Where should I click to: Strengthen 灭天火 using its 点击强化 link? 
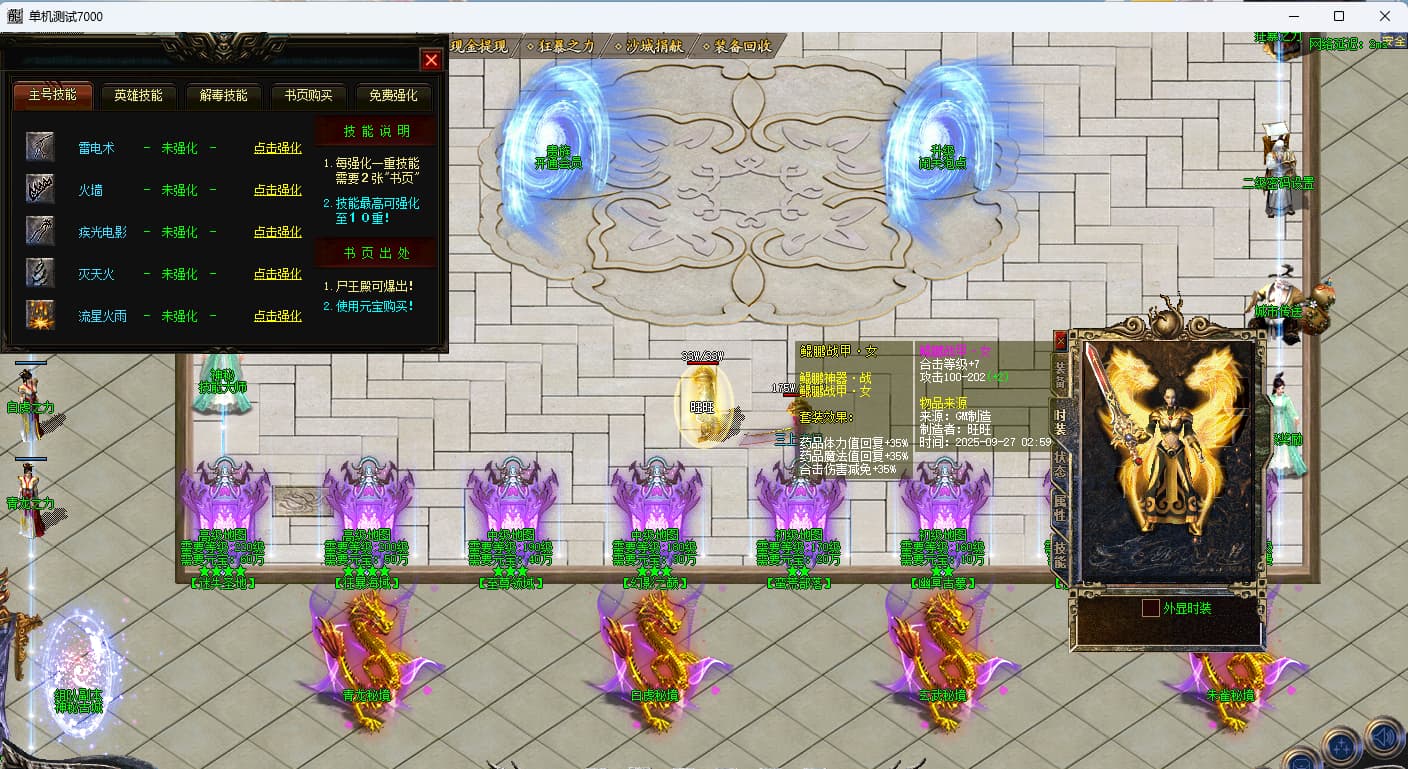click(x=277, y=274)
